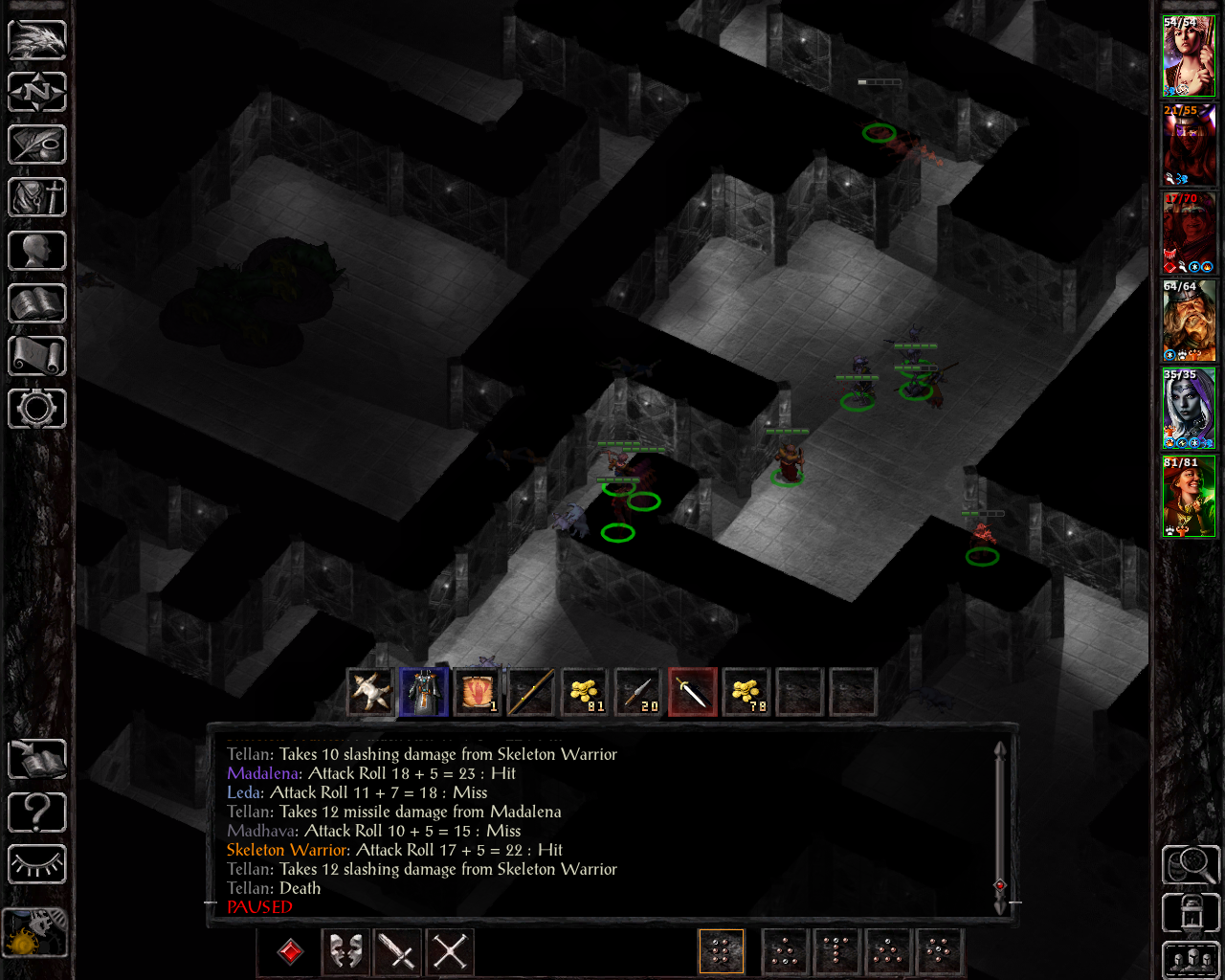Open the character record head icon
Image resolution: width=1225 pixels, height=980 pixels.
(37, 251)
